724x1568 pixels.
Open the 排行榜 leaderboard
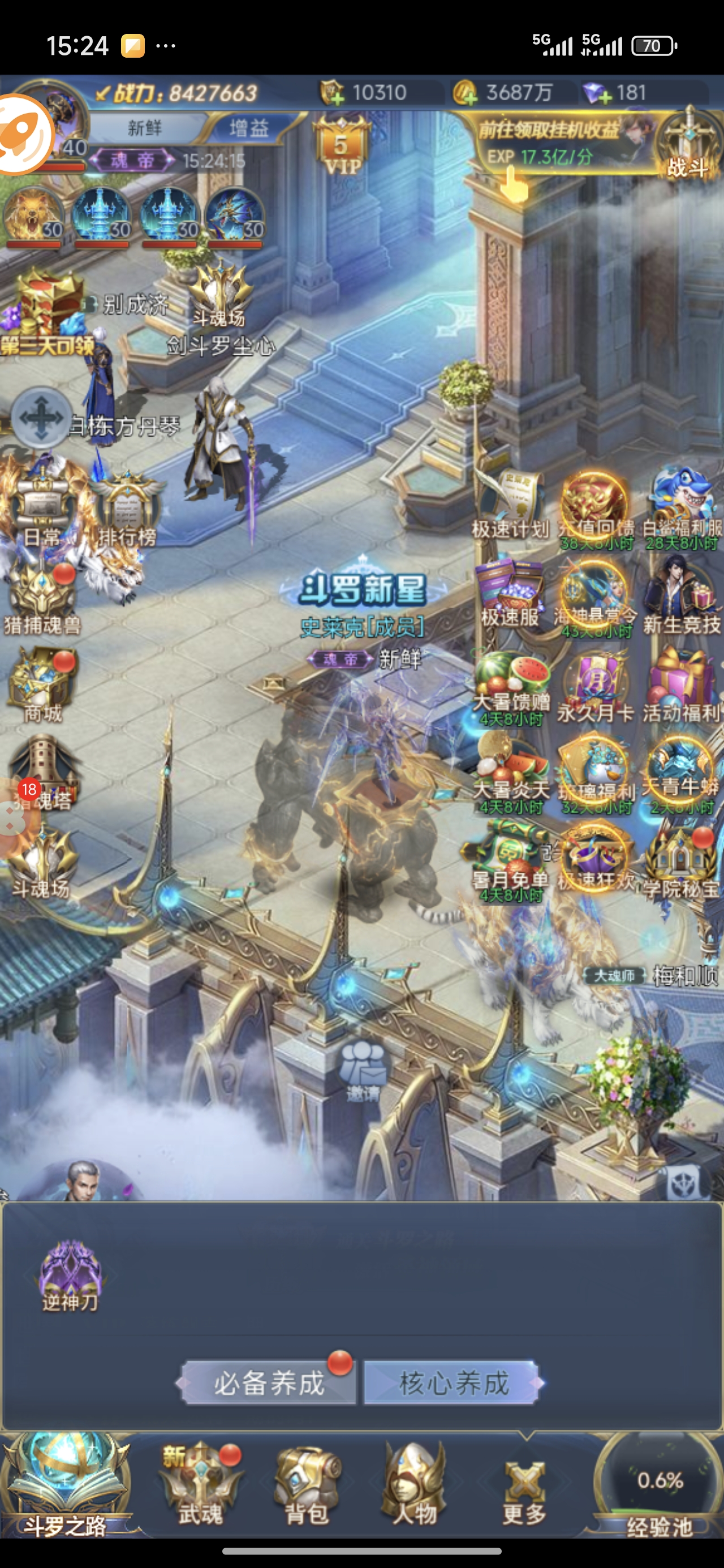[x=127, y=511]
